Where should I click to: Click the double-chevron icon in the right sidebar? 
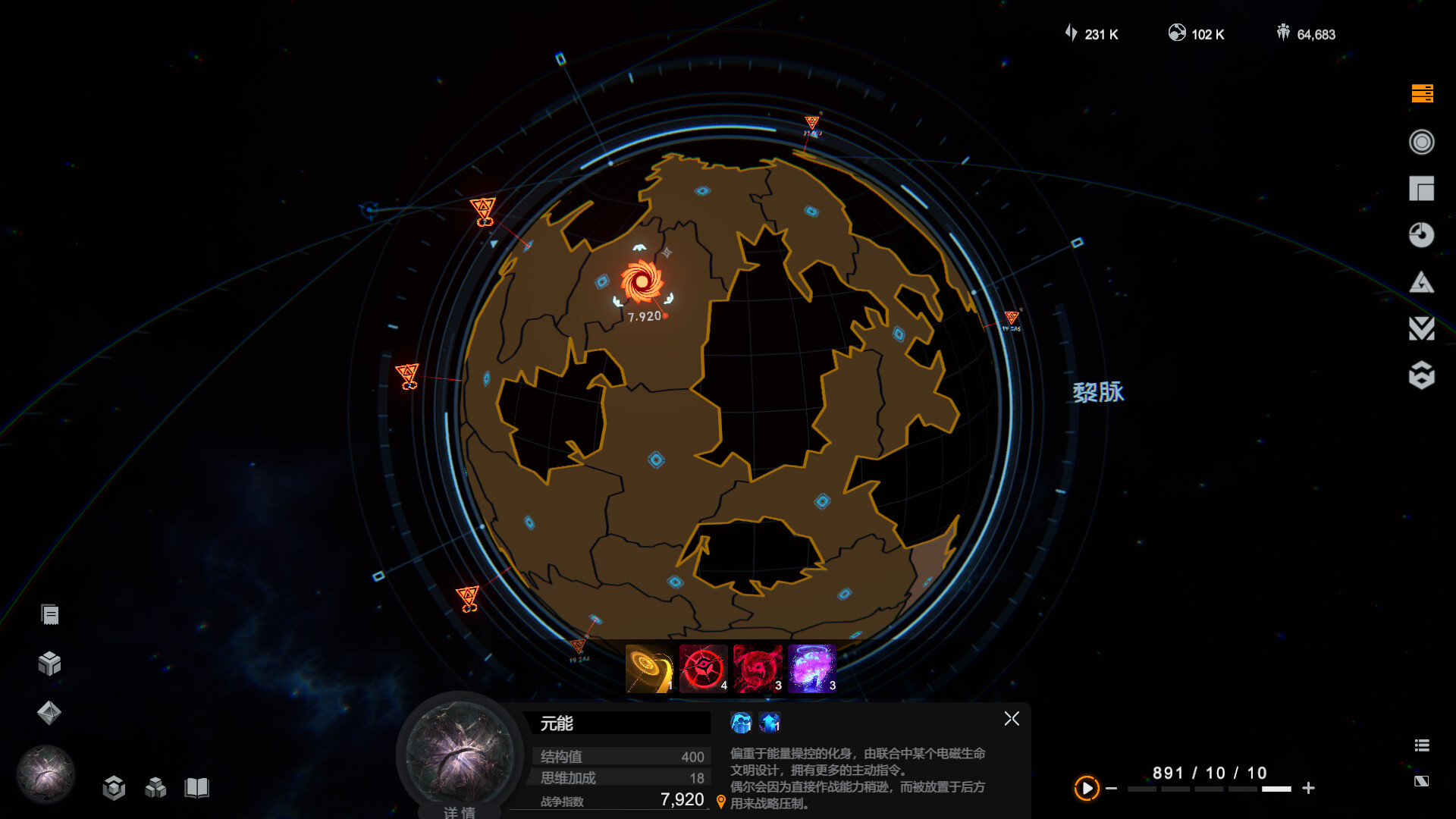point(1422,329)
